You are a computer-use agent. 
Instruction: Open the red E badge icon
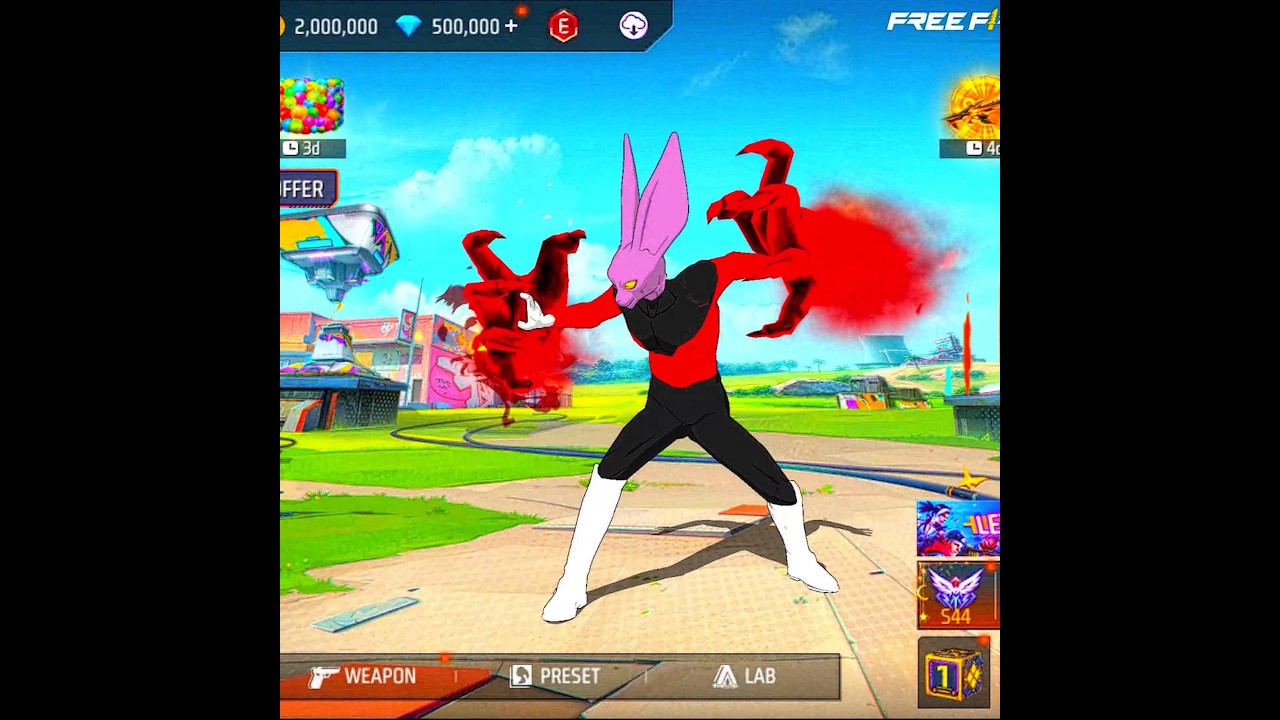564,27
